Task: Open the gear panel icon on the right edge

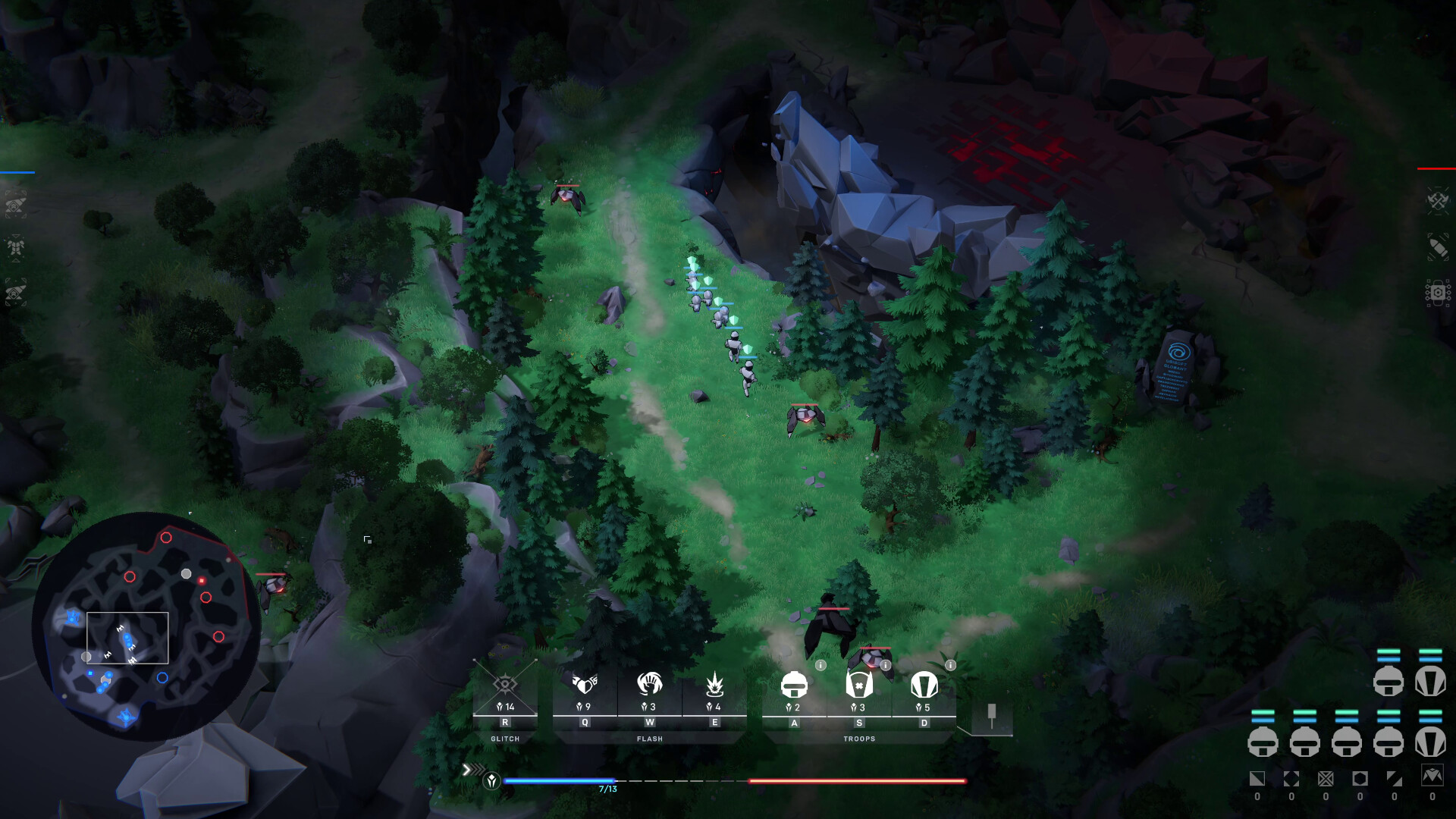Action: pyautogui.click(x=1438, y=292)
